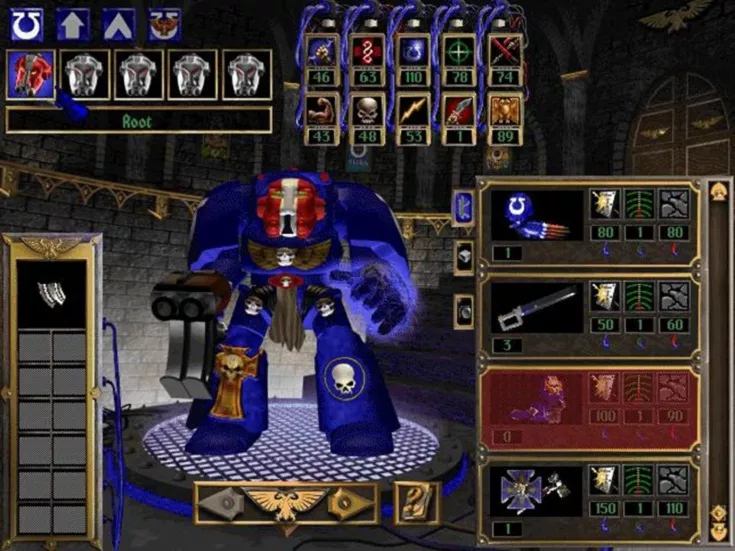This screenshot has height=551, width=735.
Task: Select the ammo clip in the inventory
Action: (49, 292)
